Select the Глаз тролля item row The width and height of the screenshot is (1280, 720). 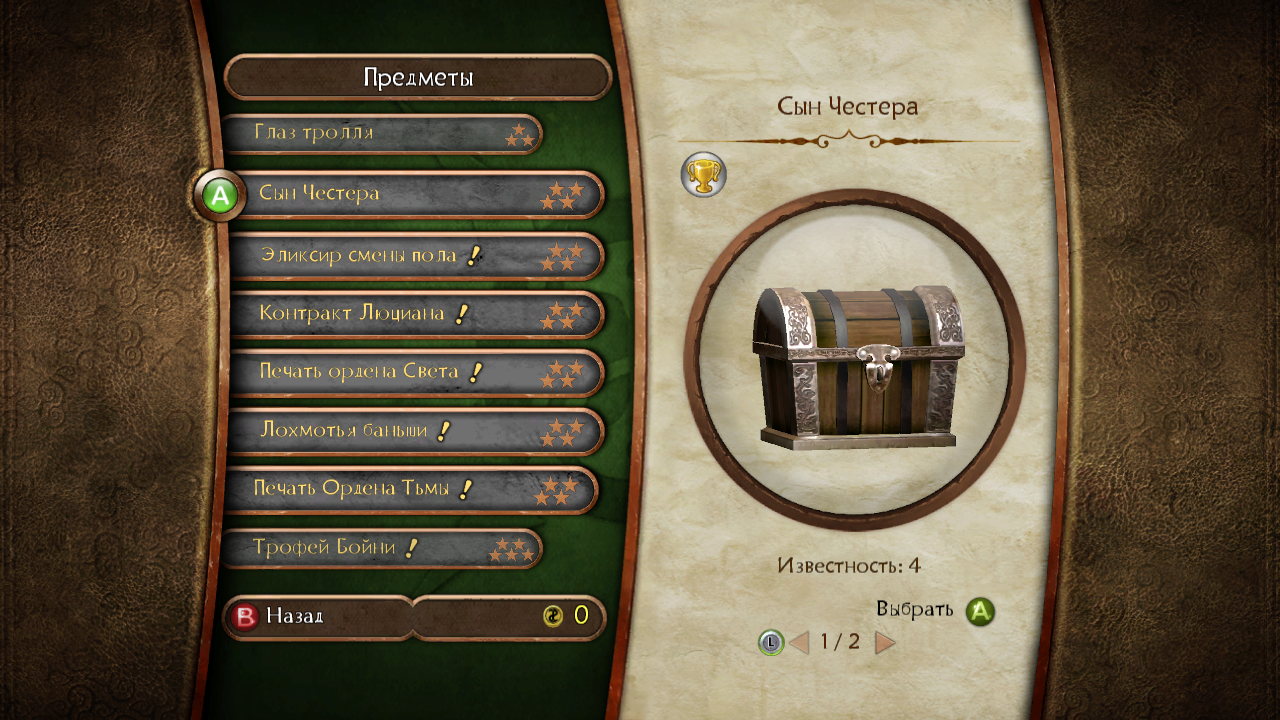point(380,133)
